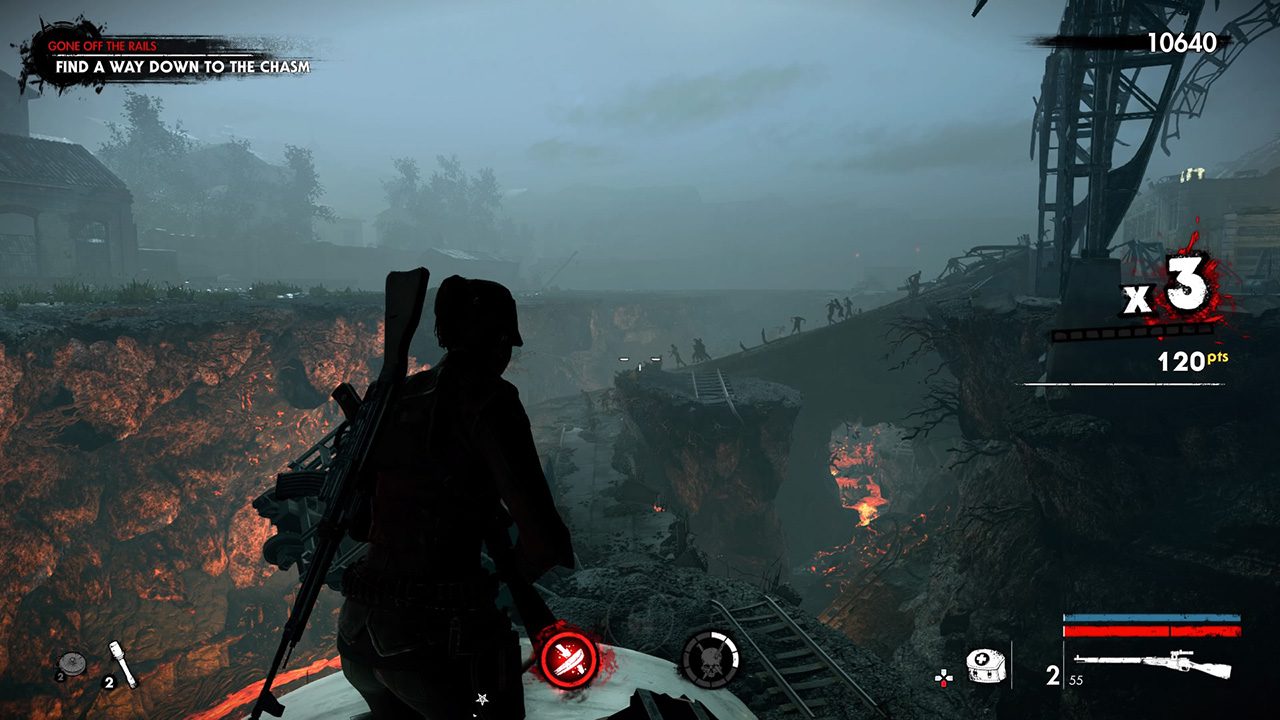Viewport: 1280px width, 720px height.
Task: Select the stick grenade icon
Action: (123, 661)
